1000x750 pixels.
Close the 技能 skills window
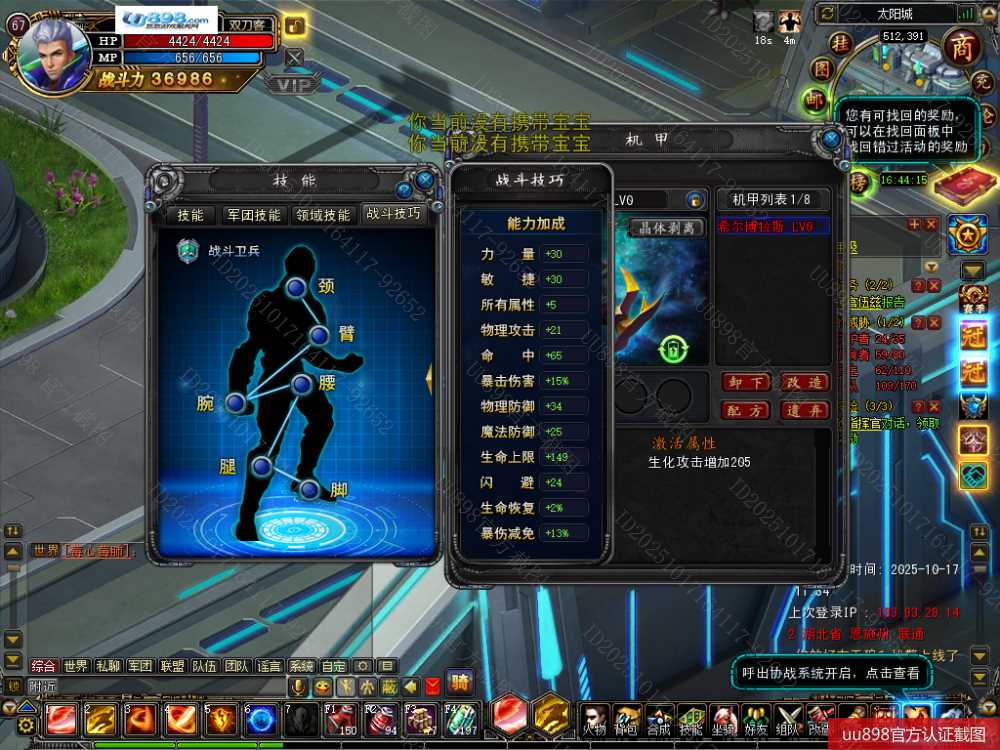(x=425, y=180)
